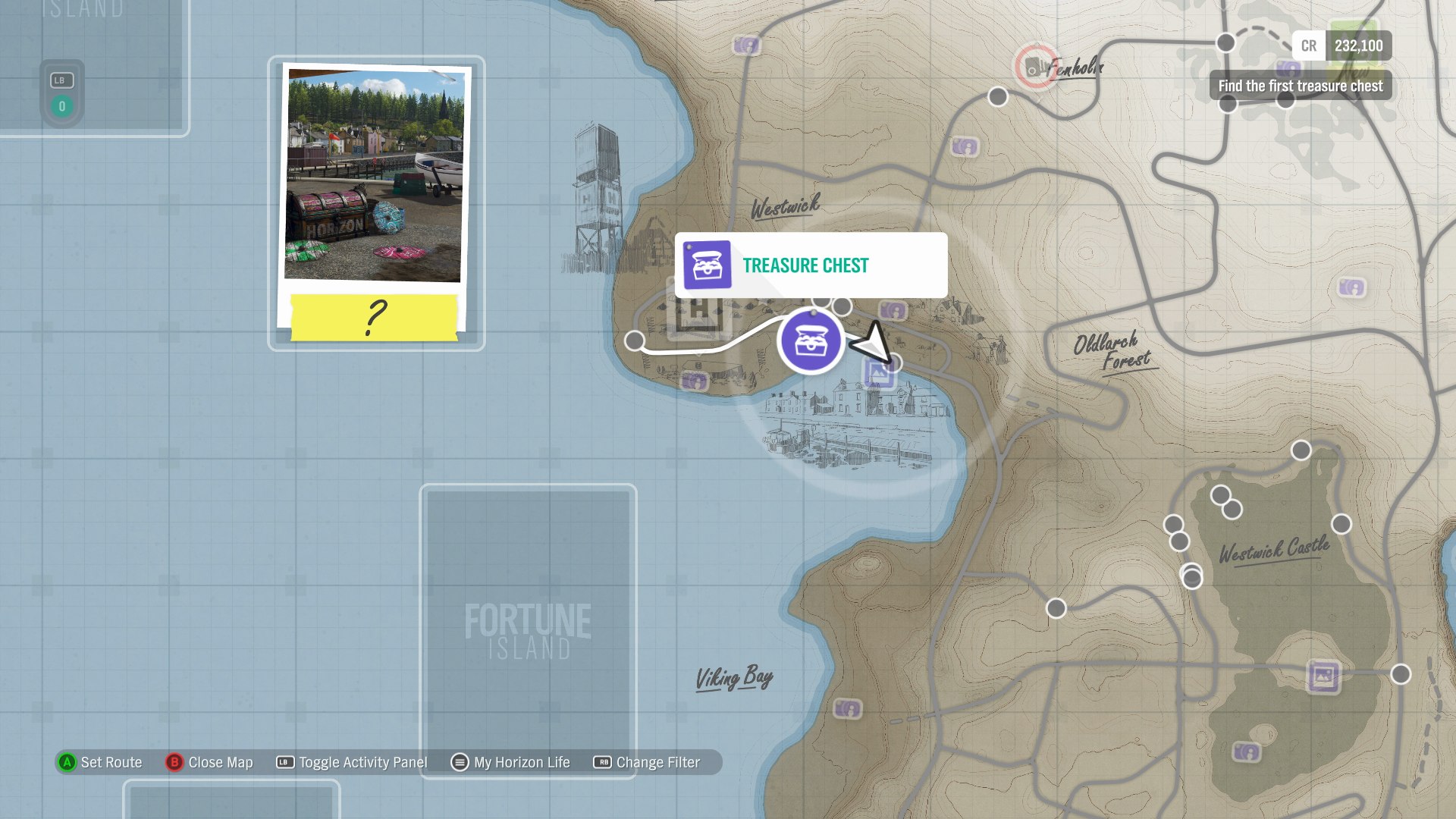Close Map using the bottom bar

tap(209, 762)
